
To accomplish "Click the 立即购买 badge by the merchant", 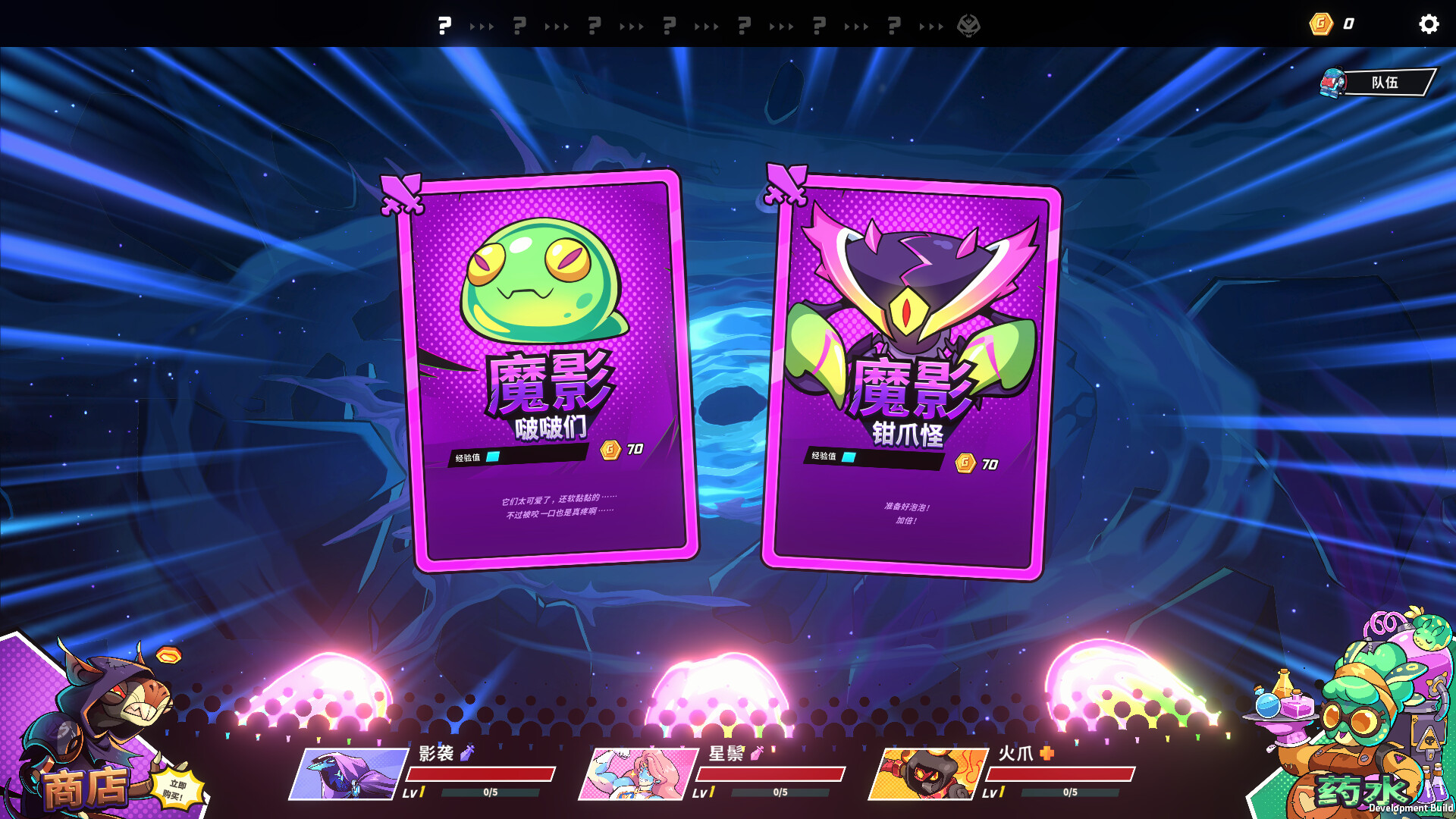I will point(176,787).
